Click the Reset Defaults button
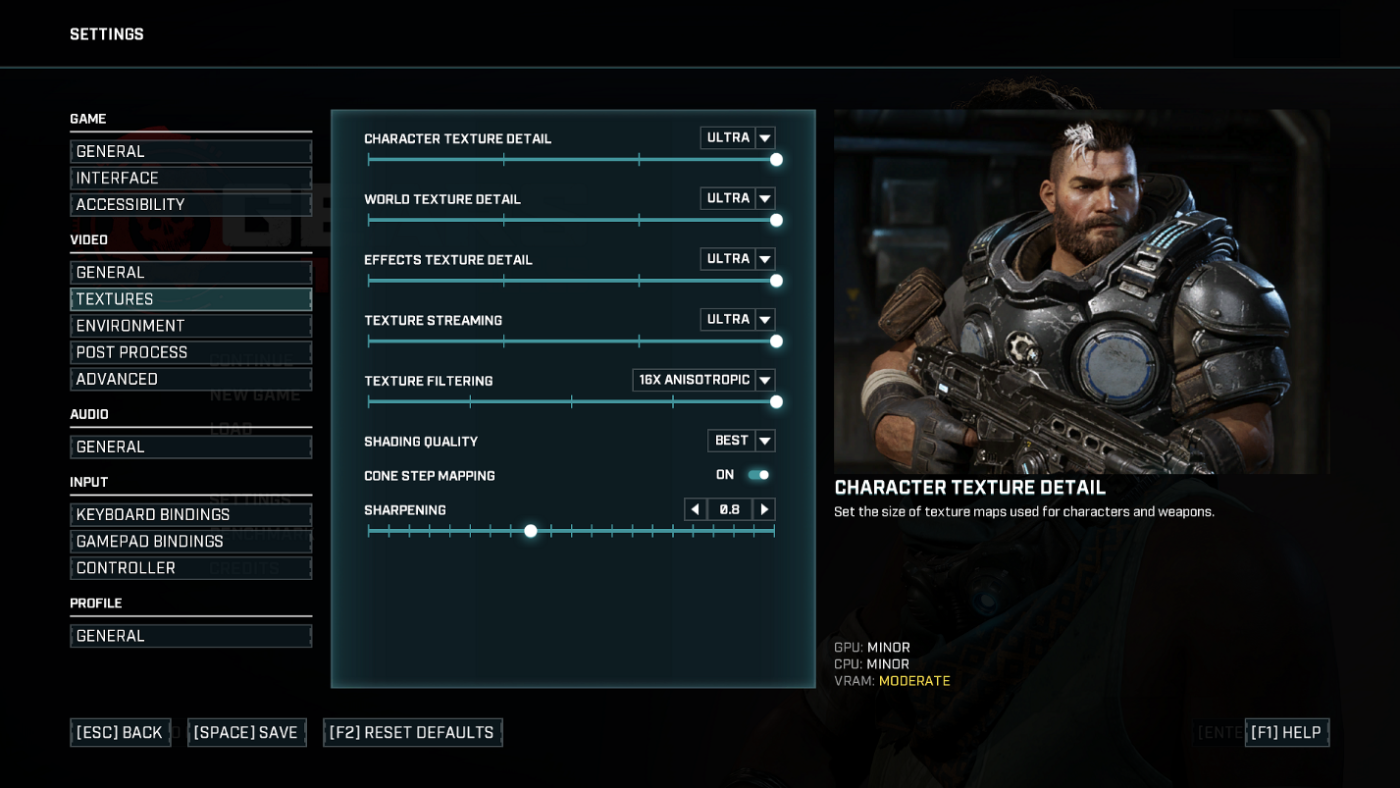The height and width of the screenshot is (788, 1400). tap(412, 732)
